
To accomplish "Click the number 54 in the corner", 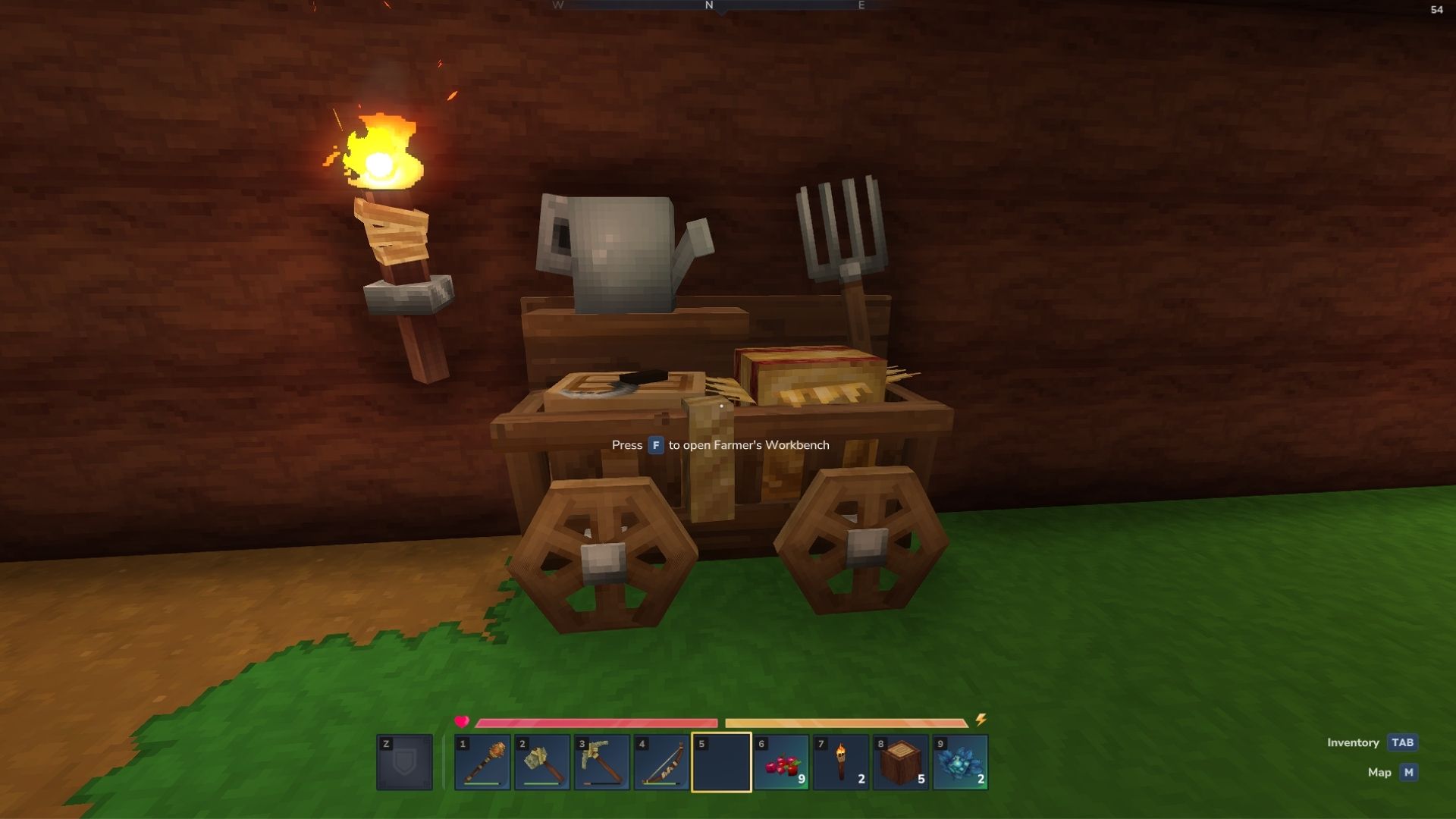I will click(x=1437, y=11).
